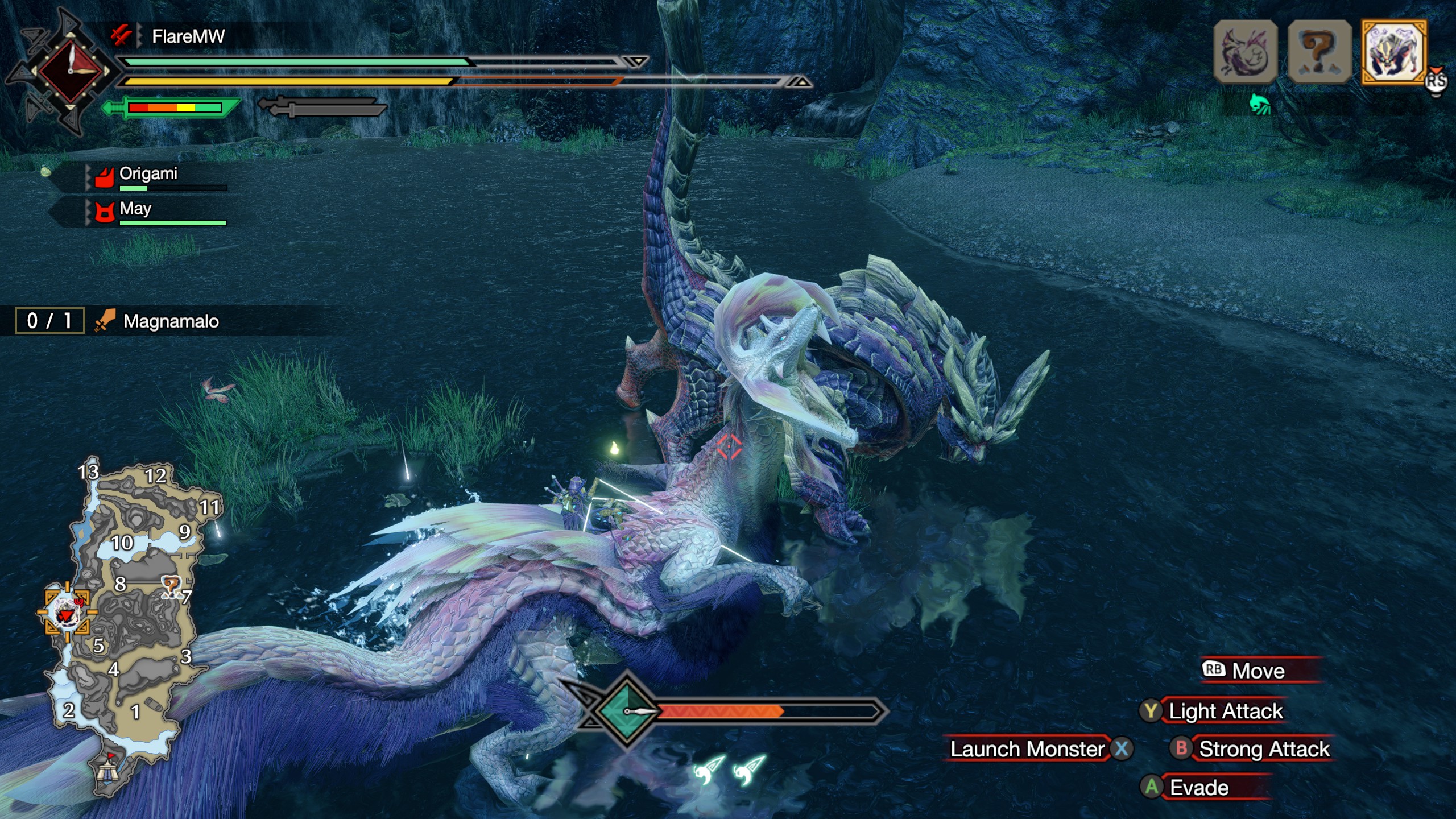
Task: Choose the Evade action label
Action: pyautogui.click(x=1199, y=788)
